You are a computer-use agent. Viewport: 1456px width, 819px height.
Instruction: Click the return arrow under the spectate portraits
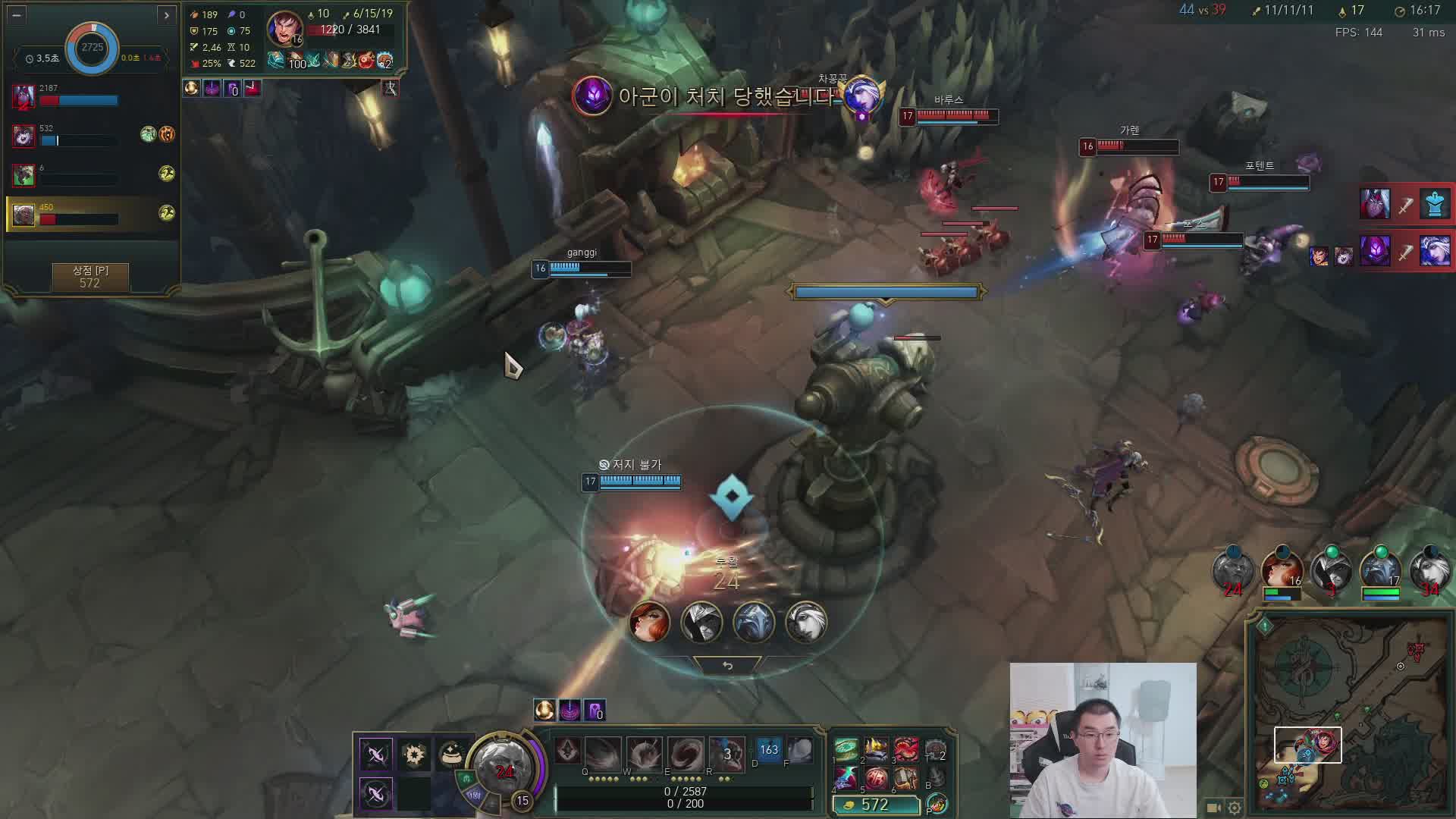click(x=727, y=666)
